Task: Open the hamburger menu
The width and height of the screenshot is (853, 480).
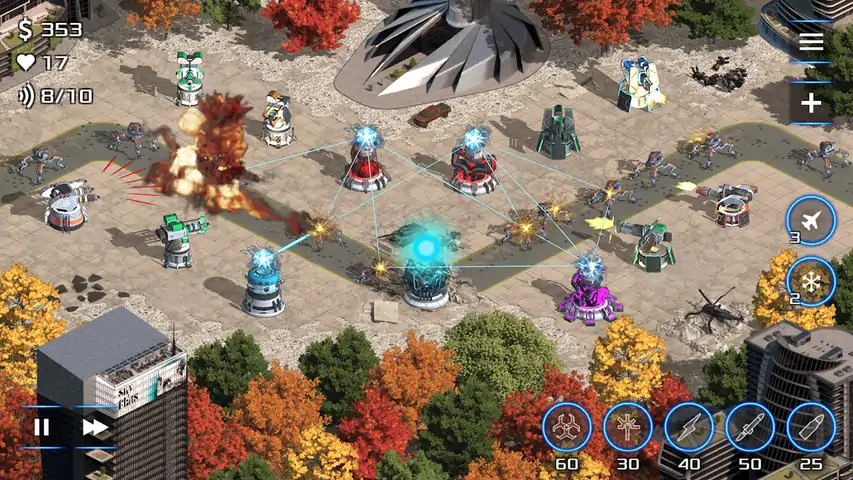Action: point(811,41)
